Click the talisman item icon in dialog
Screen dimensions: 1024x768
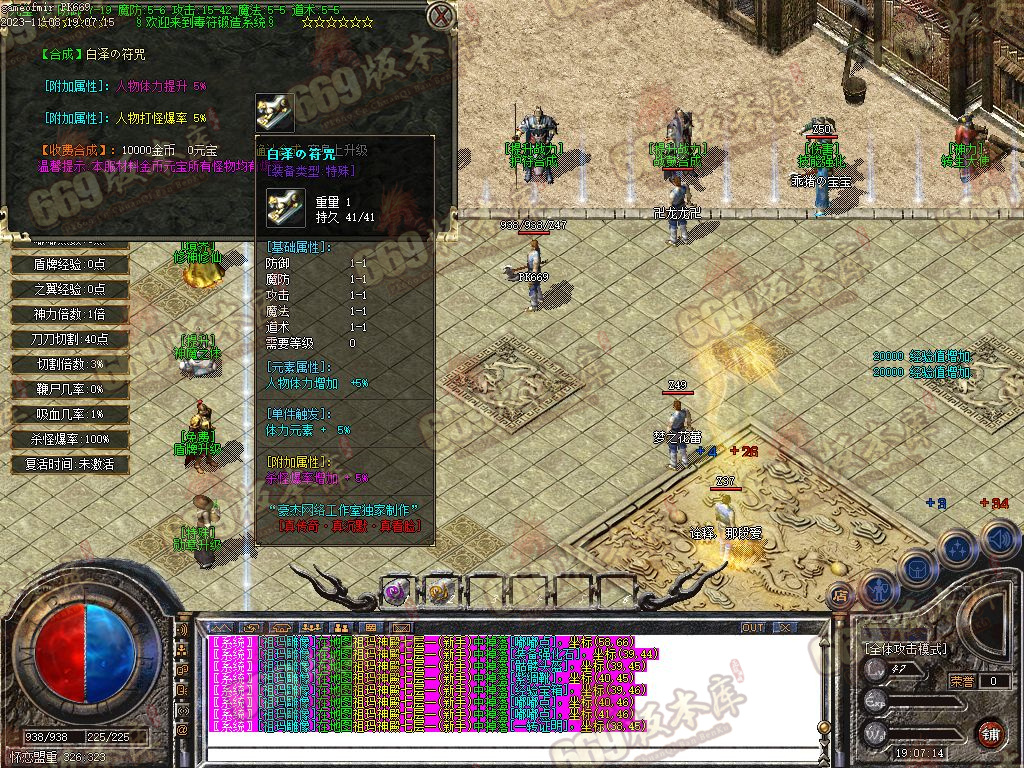coord(274,112)
